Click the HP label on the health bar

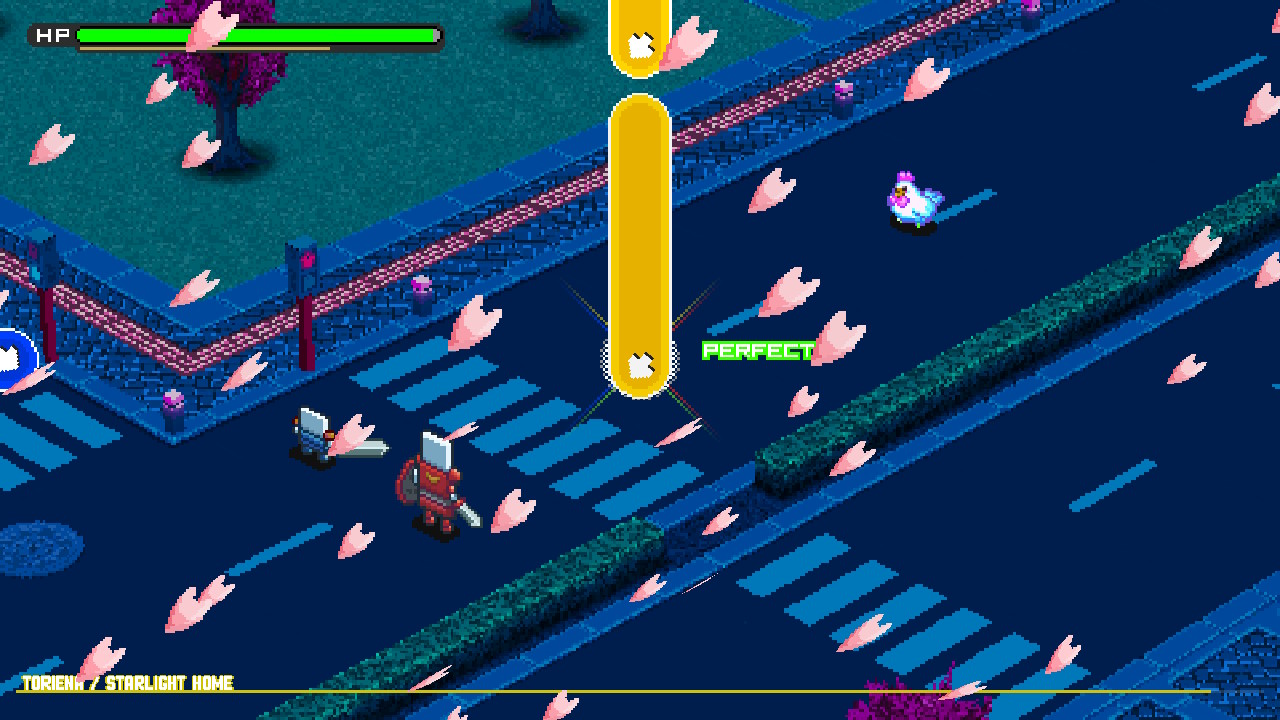(x=52, y=34)
